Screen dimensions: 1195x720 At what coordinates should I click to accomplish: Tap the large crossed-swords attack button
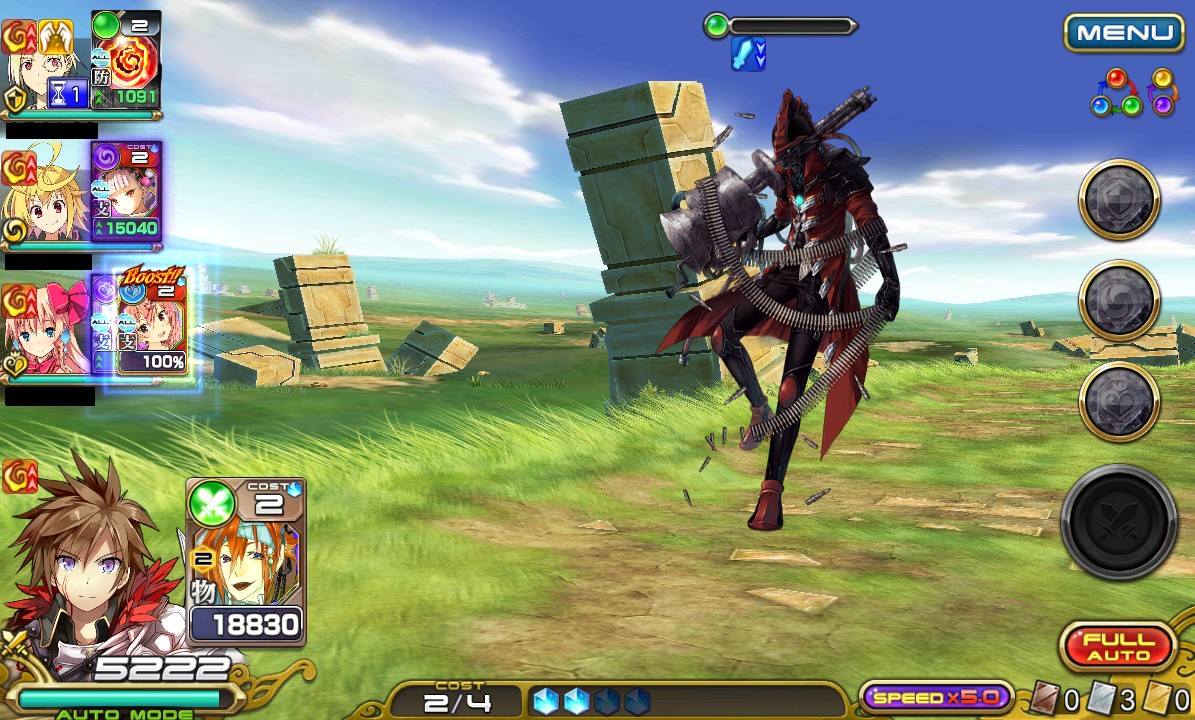click(1119, 521)
